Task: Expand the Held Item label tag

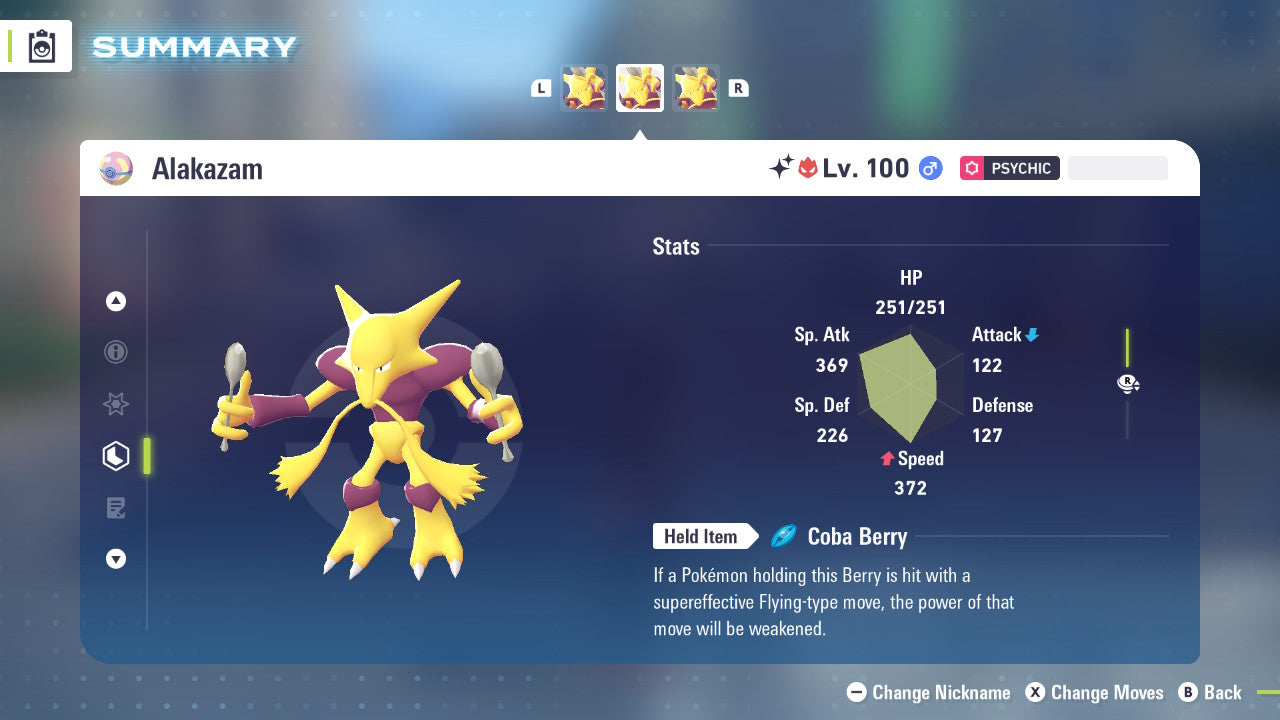Action: pyautogui.click(x=703, y=536)
